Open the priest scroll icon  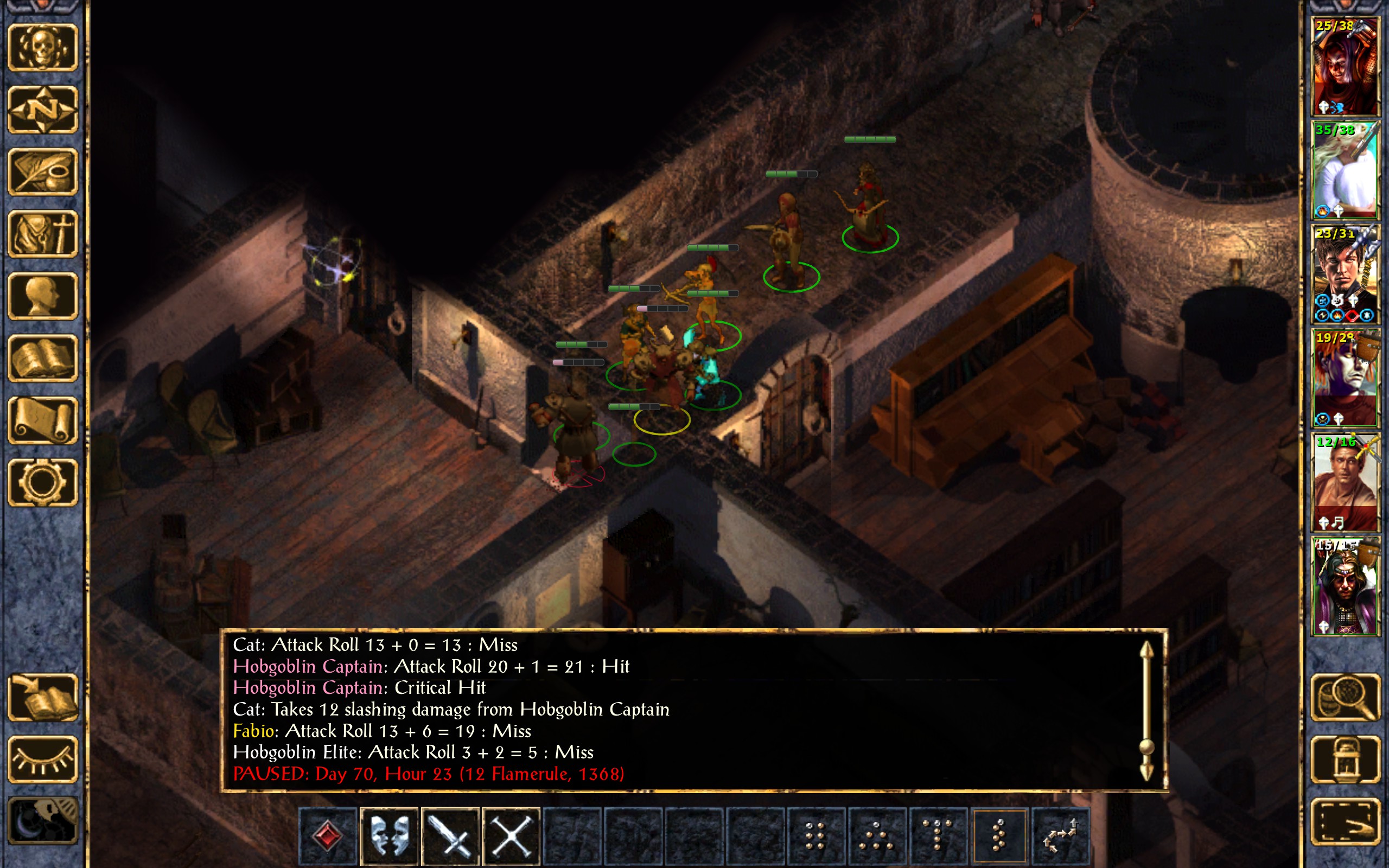[42, 420]
